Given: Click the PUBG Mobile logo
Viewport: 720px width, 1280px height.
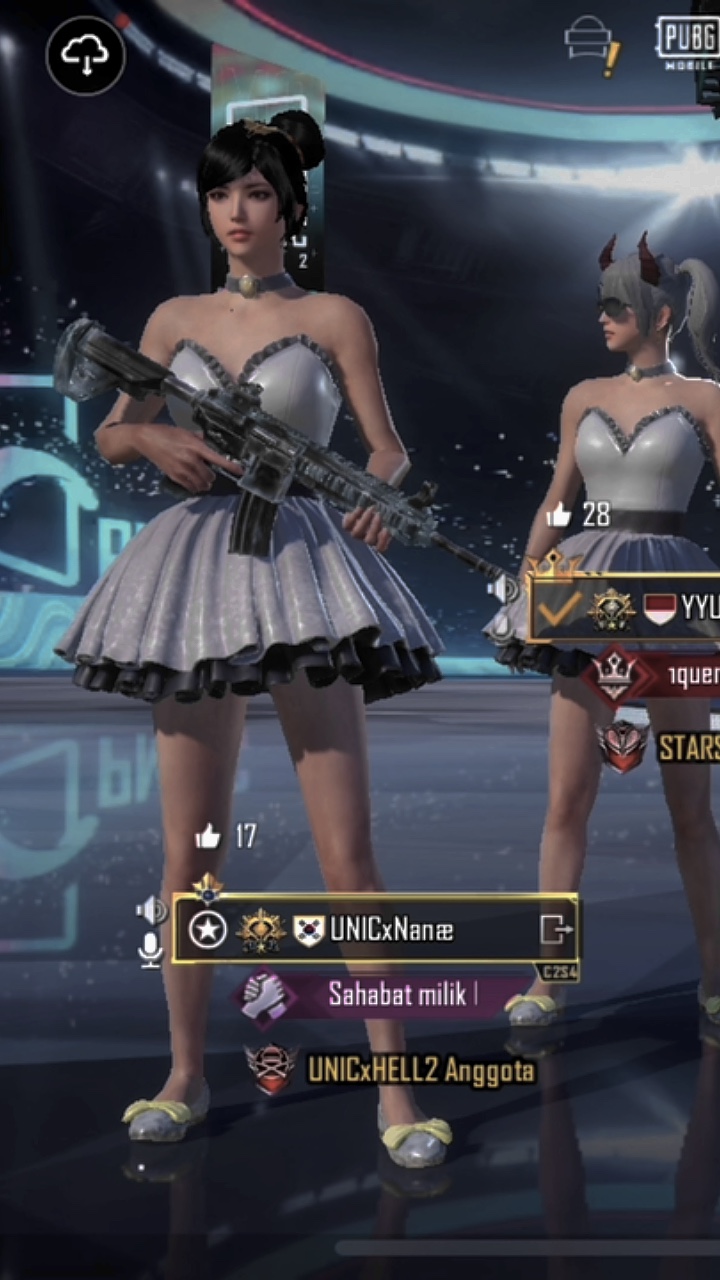Looking at the screenshot, I should (x=687, y=42).
